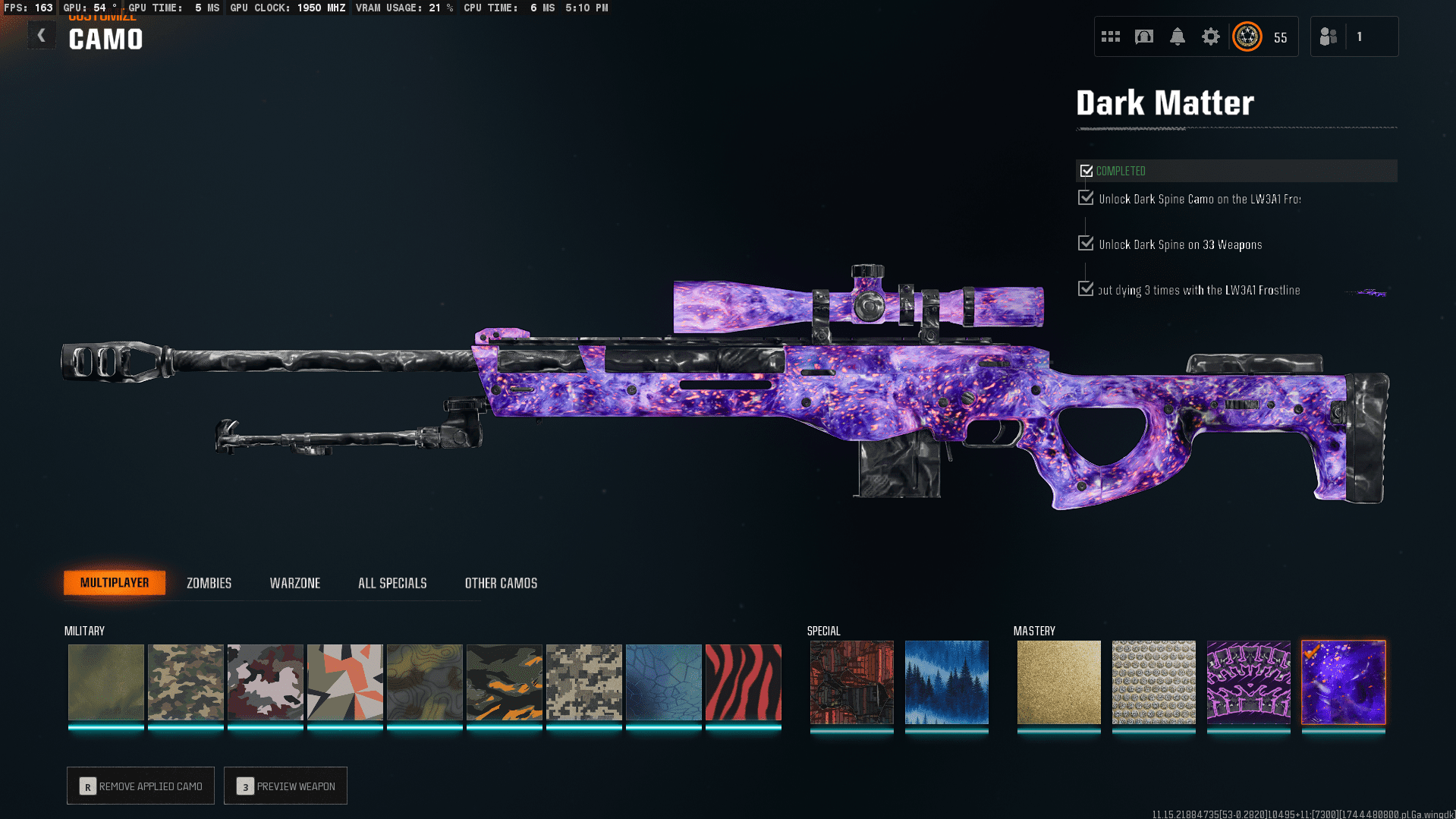Image resolution: width=1456 pixels, height=819 pixels.
Task: Choose the grey digital pixel camo
Action: click(x=583, y=682)
